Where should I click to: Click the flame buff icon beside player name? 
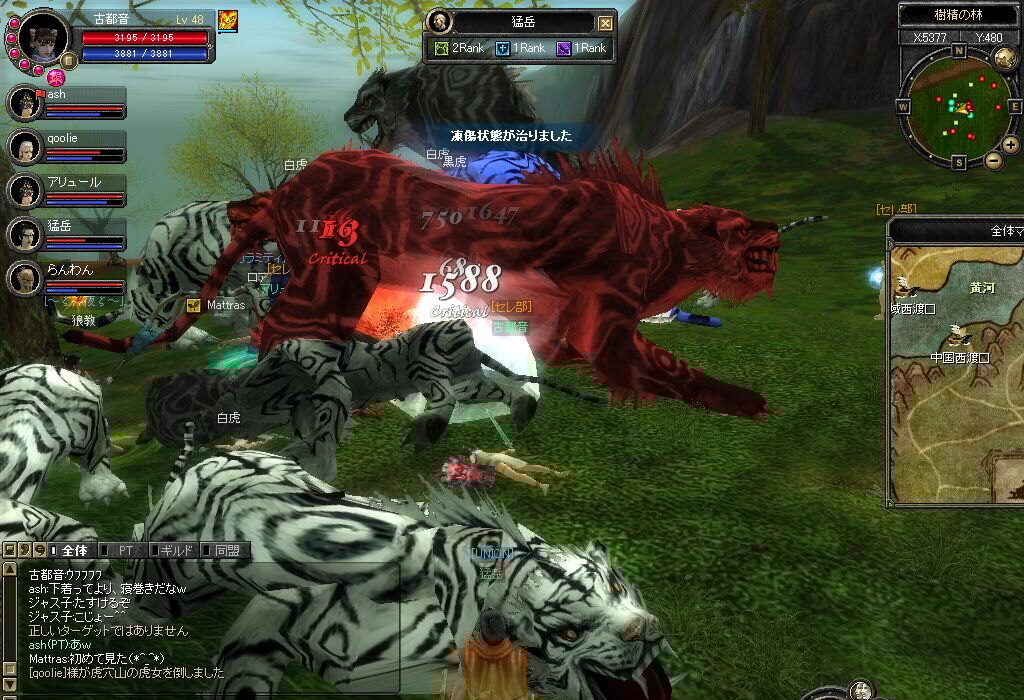pos(228,21)
